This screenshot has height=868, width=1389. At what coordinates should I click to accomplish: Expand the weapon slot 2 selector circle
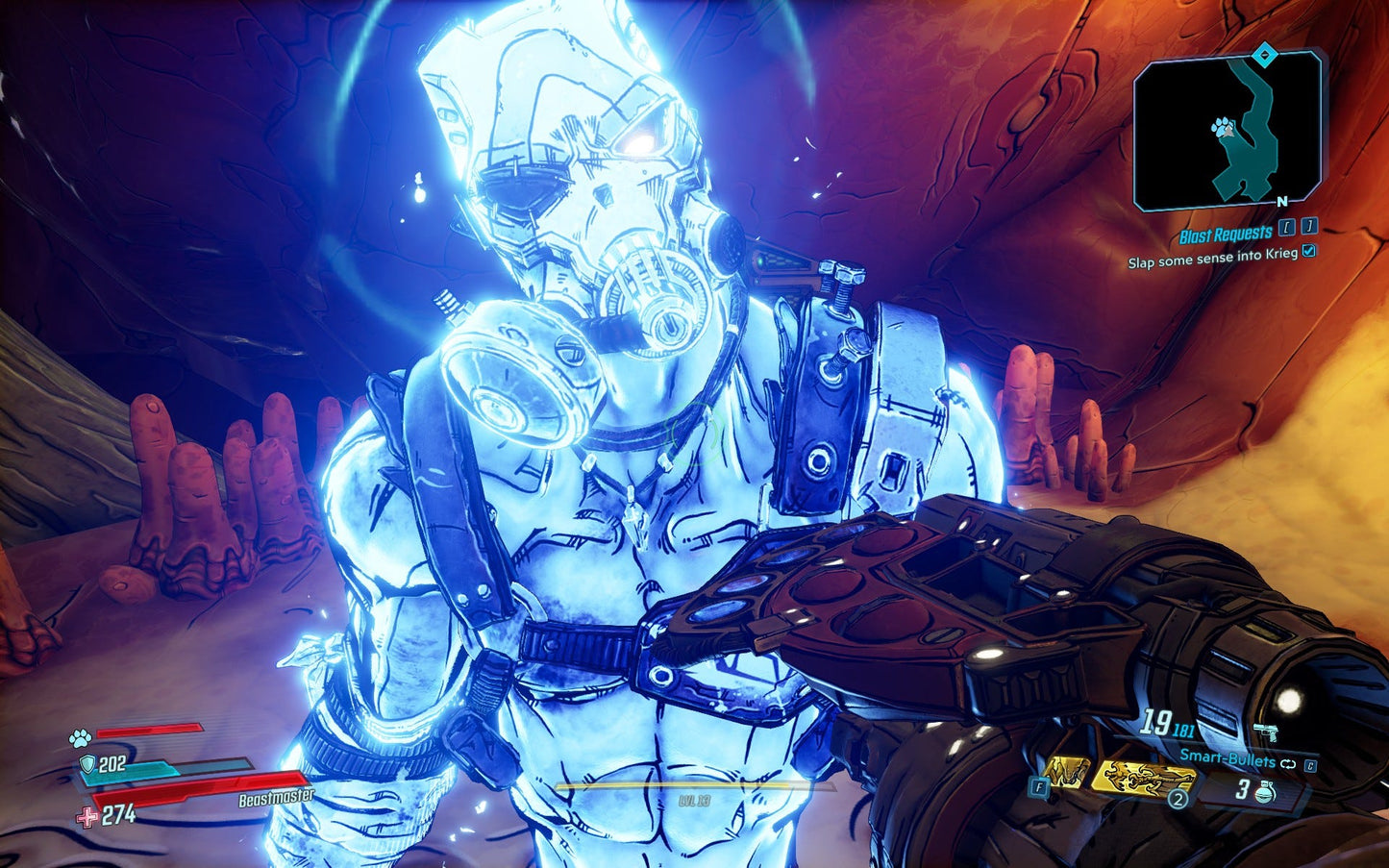[1178, 798]
